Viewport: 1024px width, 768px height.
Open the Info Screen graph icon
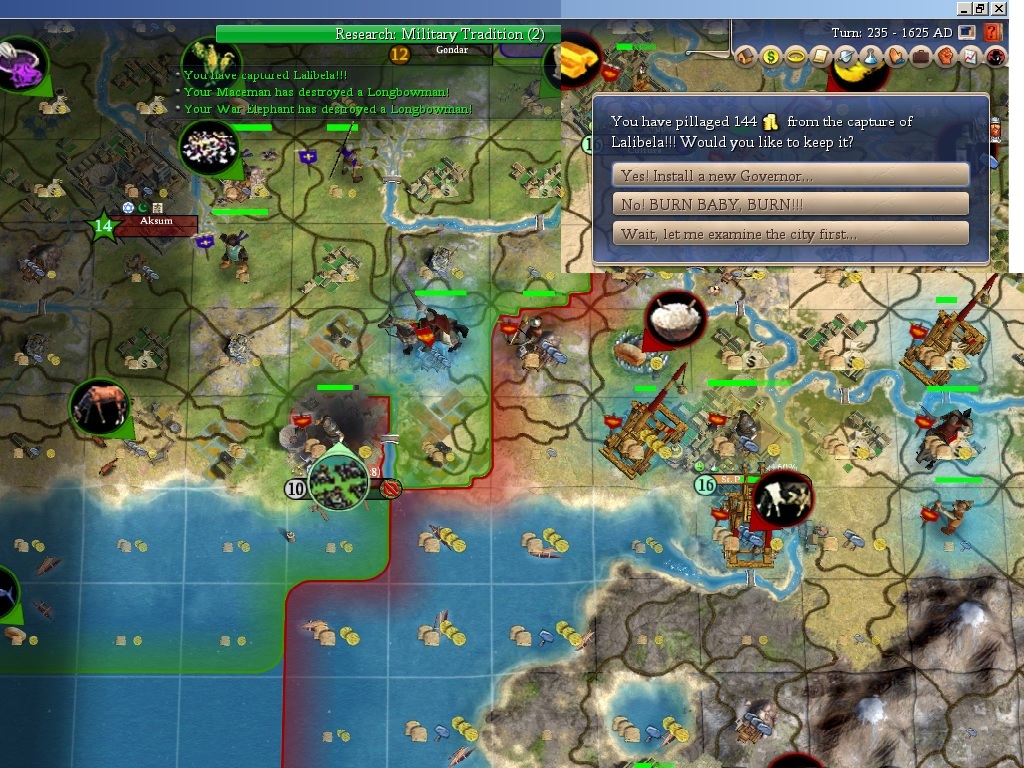point(970,57)
